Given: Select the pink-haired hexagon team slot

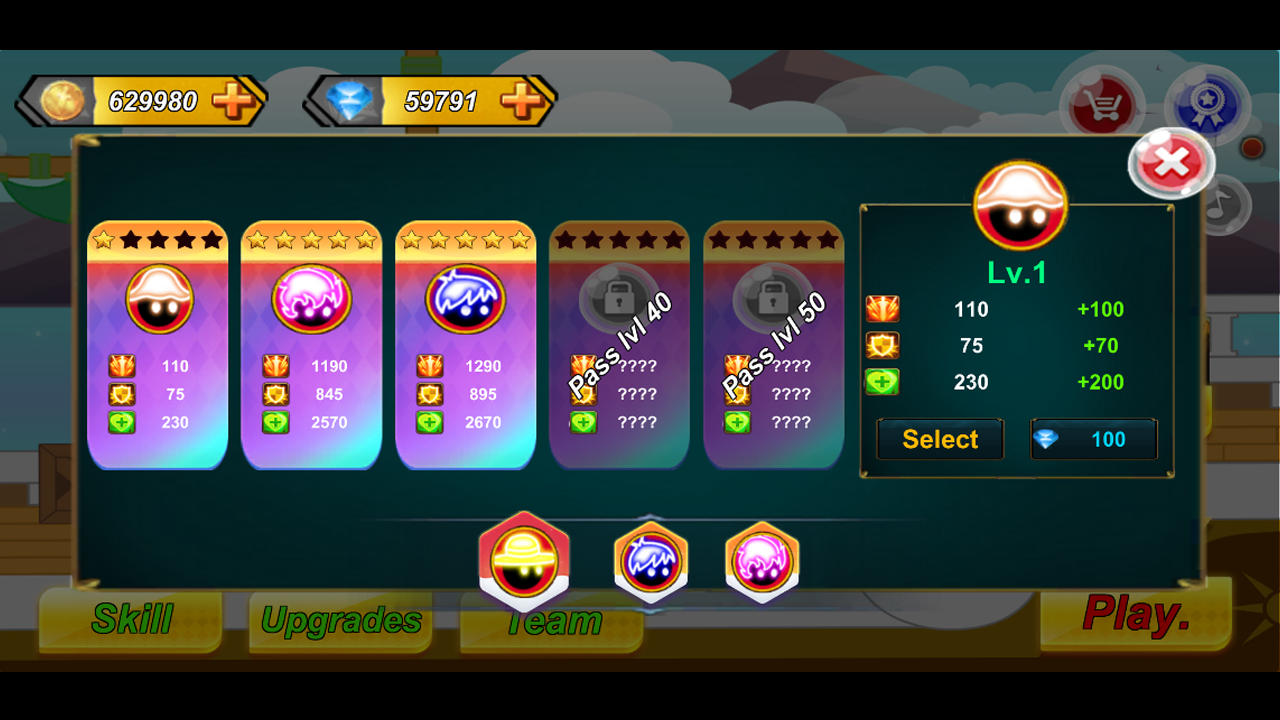Looking at the screenshot, I should (762, 563).
